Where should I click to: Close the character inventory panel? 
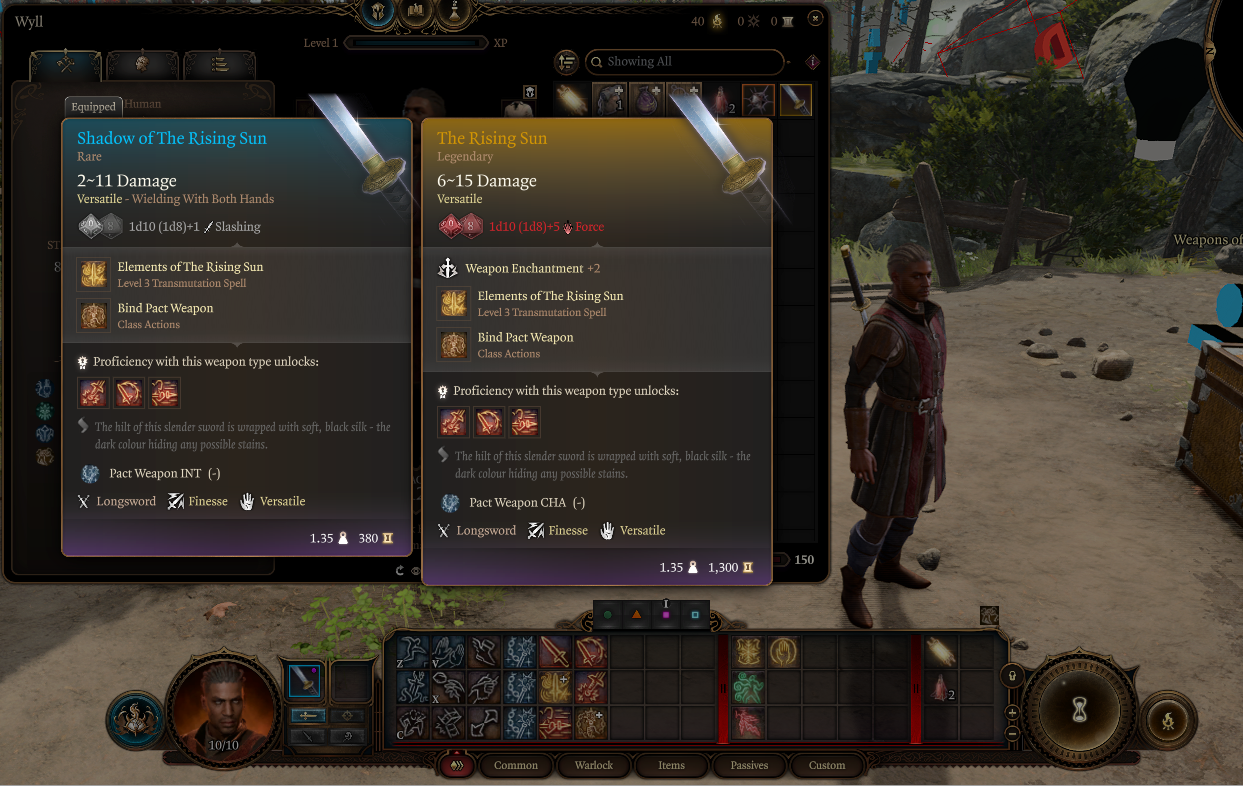coord(815,19)
